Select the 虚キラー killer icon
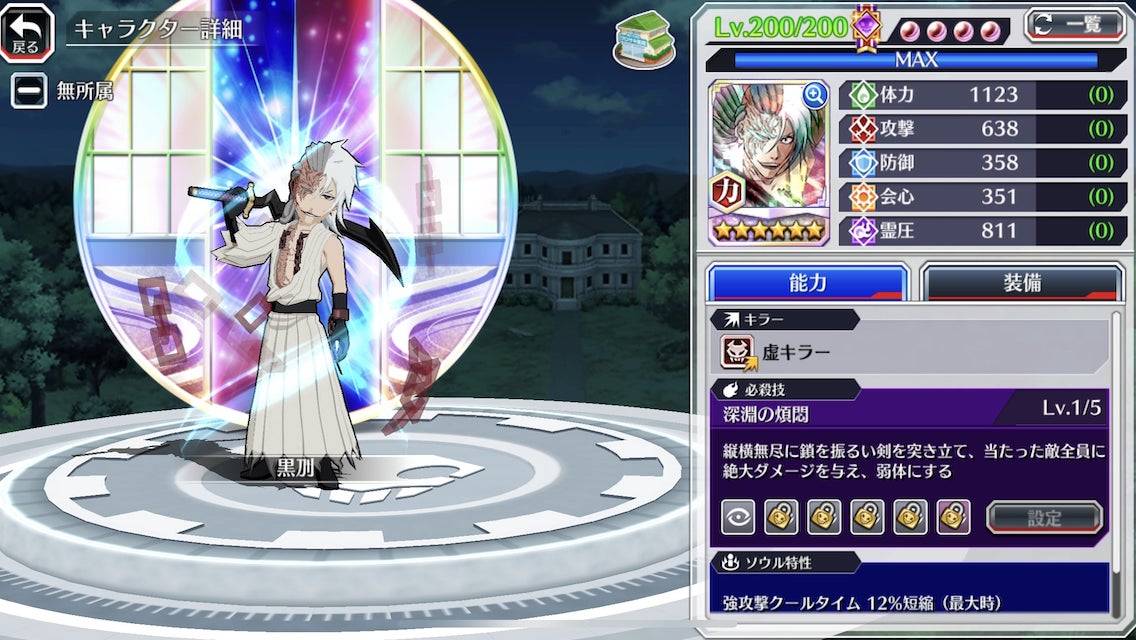The width and height of the screenshot is (1136, 640). tap(738, 353)
